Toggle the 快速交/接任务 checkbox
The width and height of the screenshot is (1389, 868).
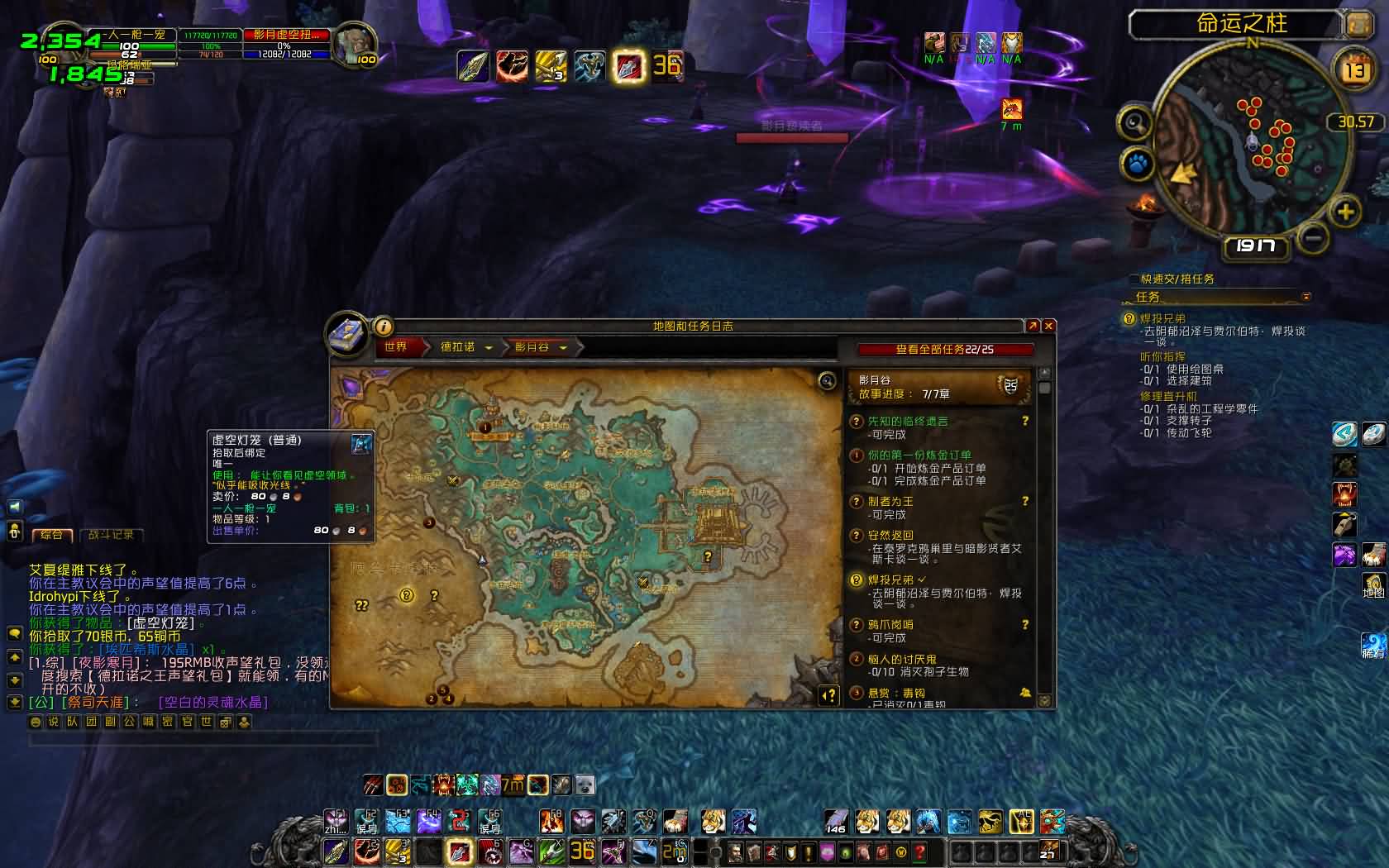[x=1134, y=279]
